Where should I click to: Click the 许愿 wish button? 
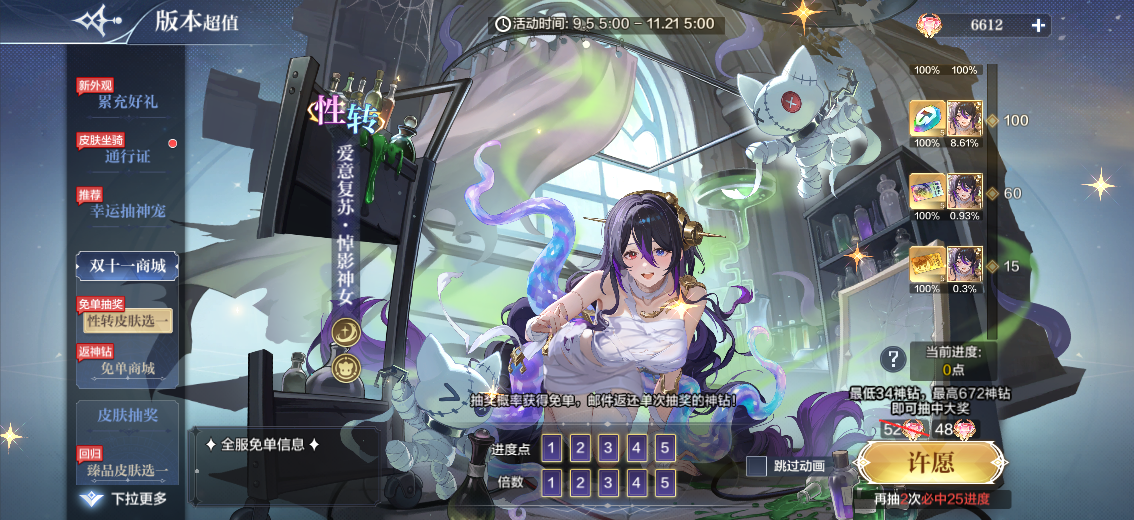(930, 463)
